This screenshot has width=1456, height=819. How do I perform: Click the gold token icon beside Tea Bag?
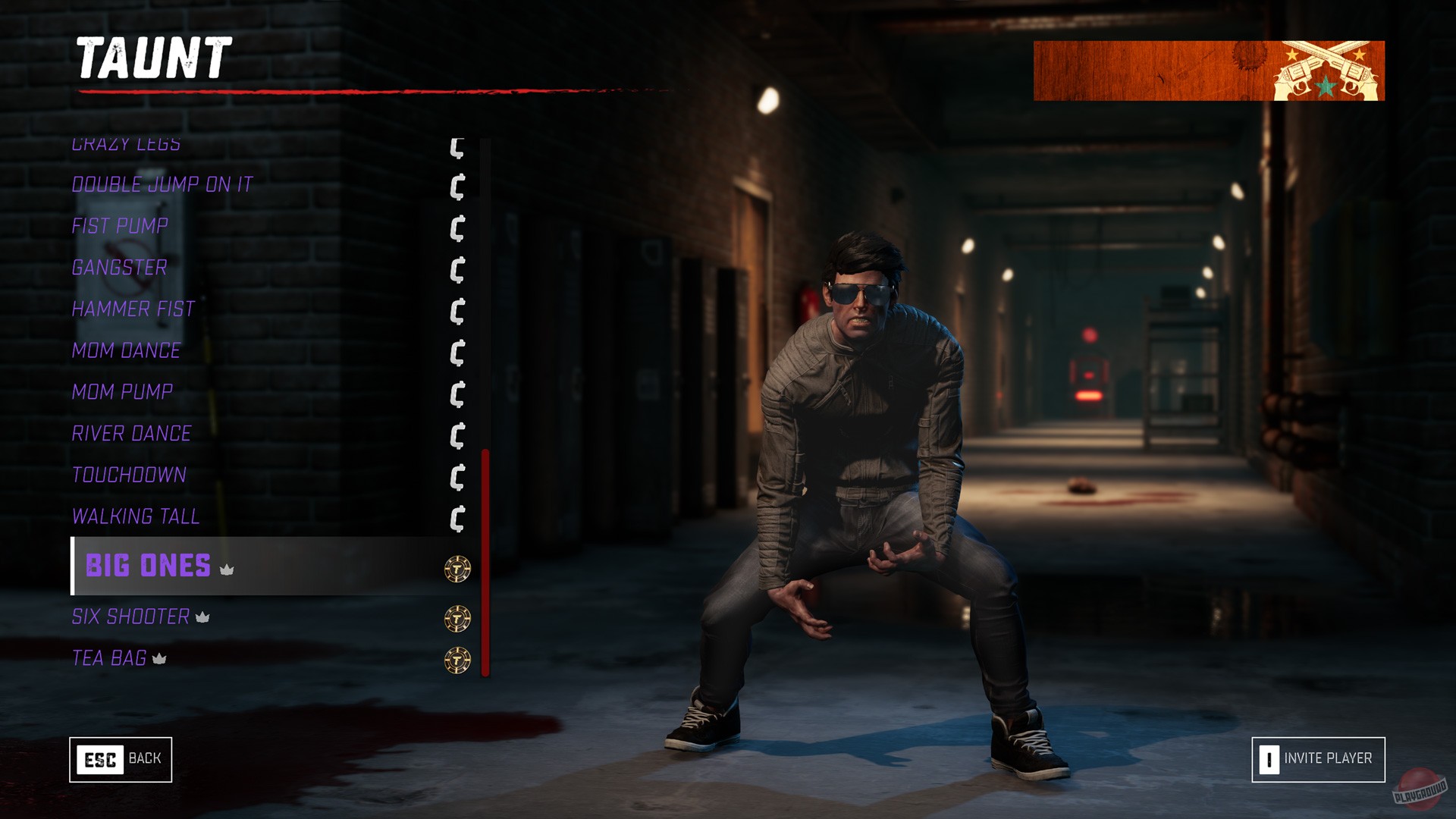457,658
